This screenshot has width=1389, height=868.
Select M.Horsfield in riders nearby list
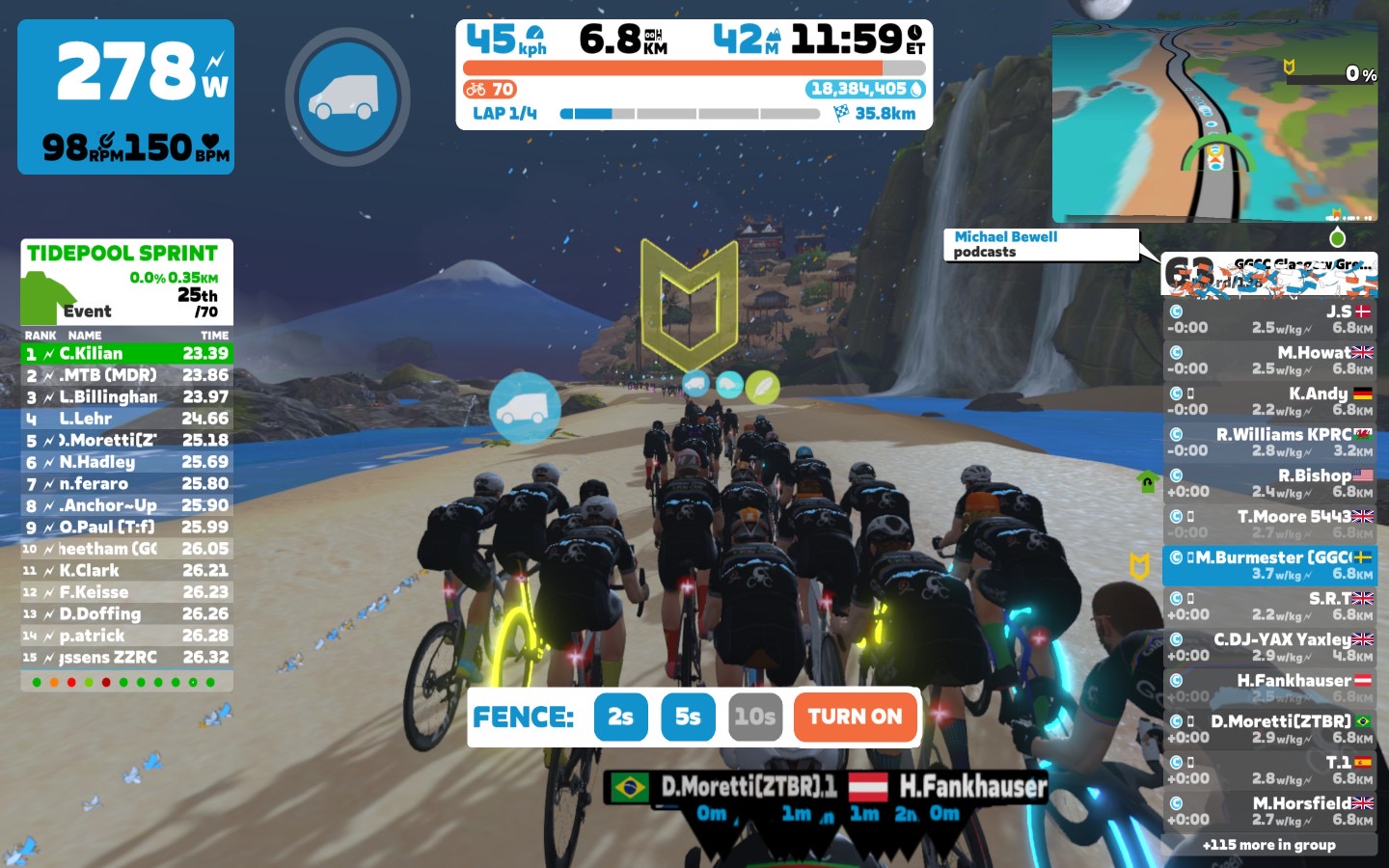[x=1269, y=810]
